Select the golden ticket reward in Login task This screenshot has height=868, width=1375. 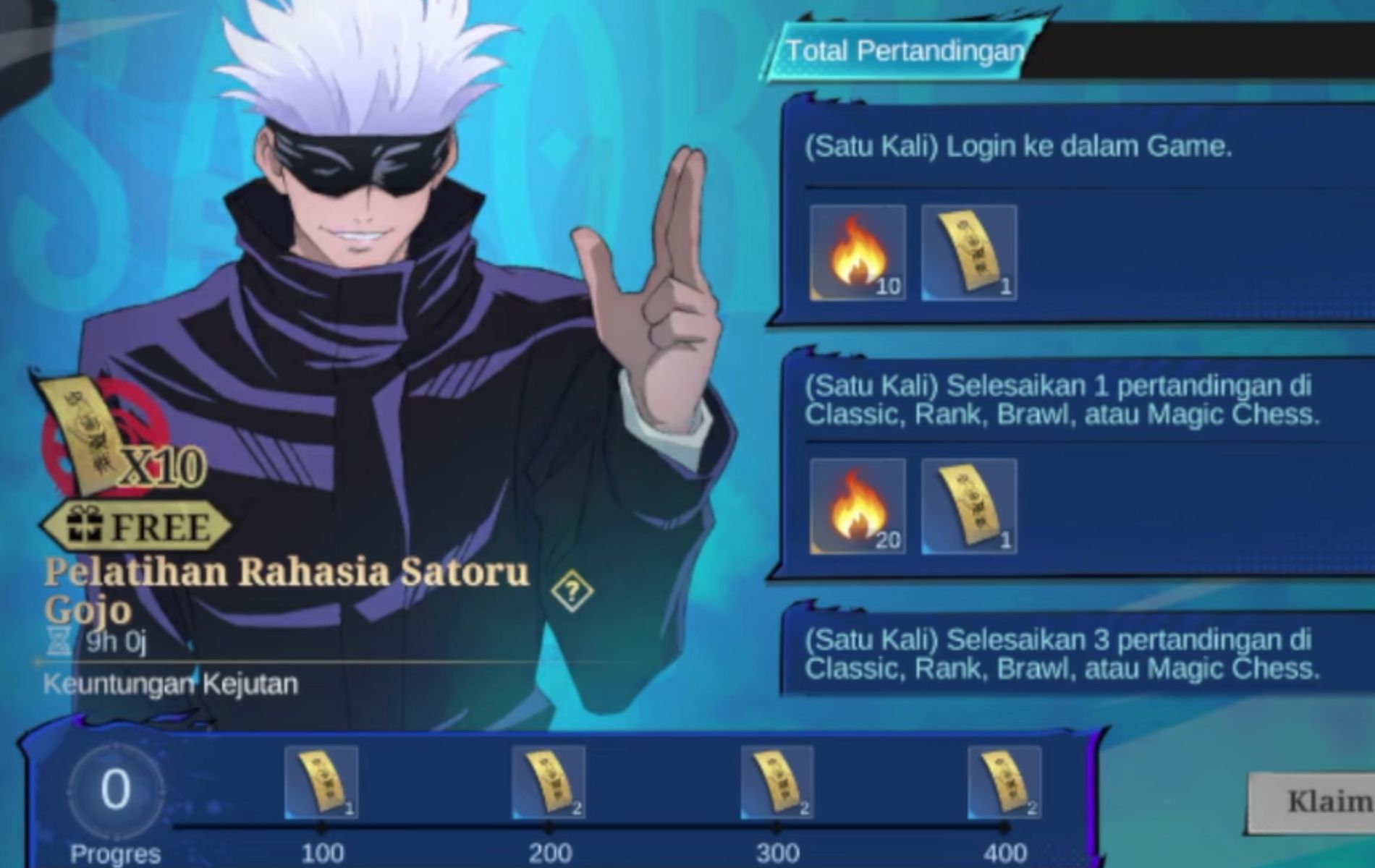969,252
